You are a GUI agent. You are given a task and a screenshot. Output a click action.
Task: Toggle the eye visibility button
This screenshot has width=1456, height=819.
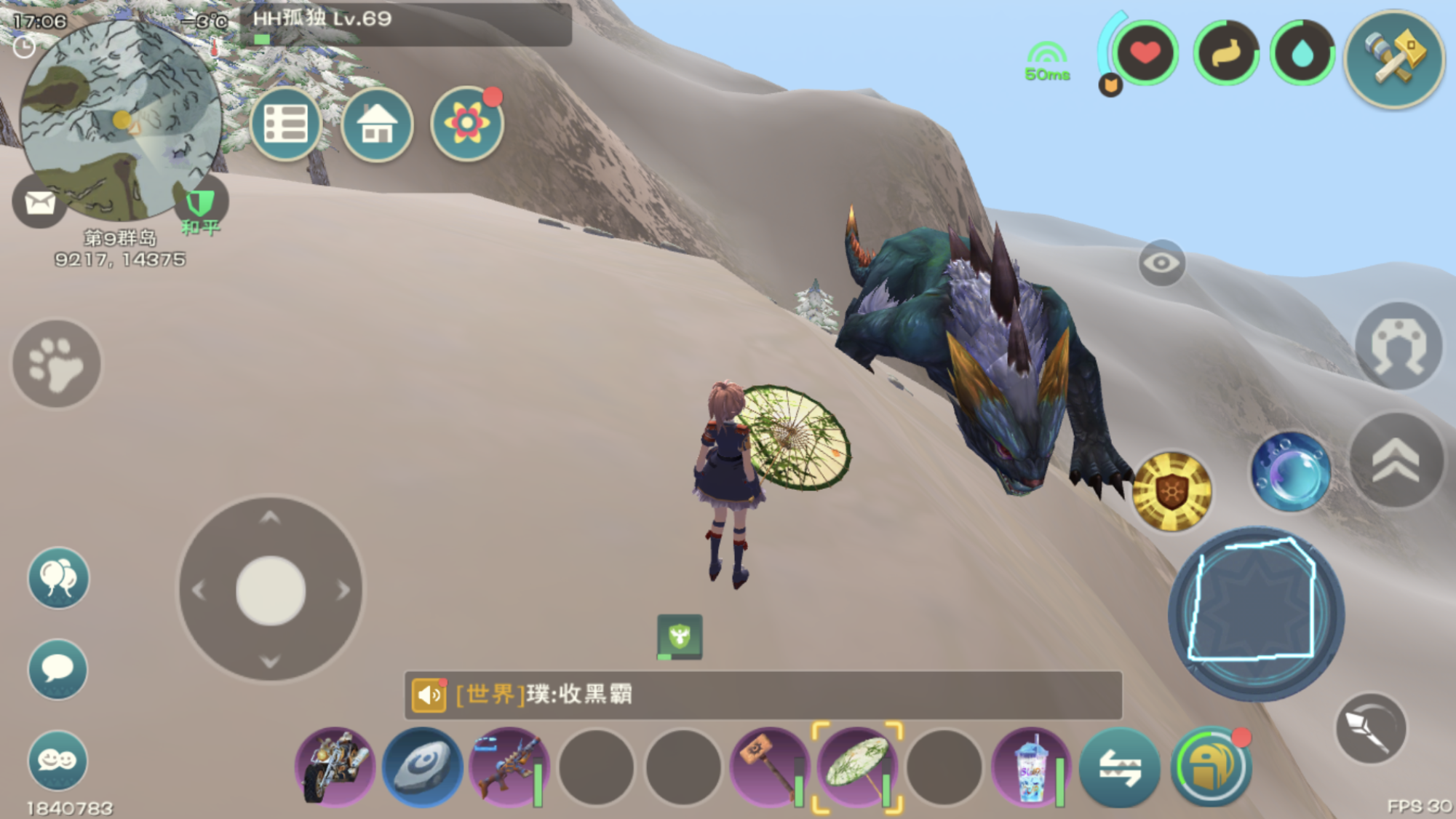click(x=1161, y=263)
